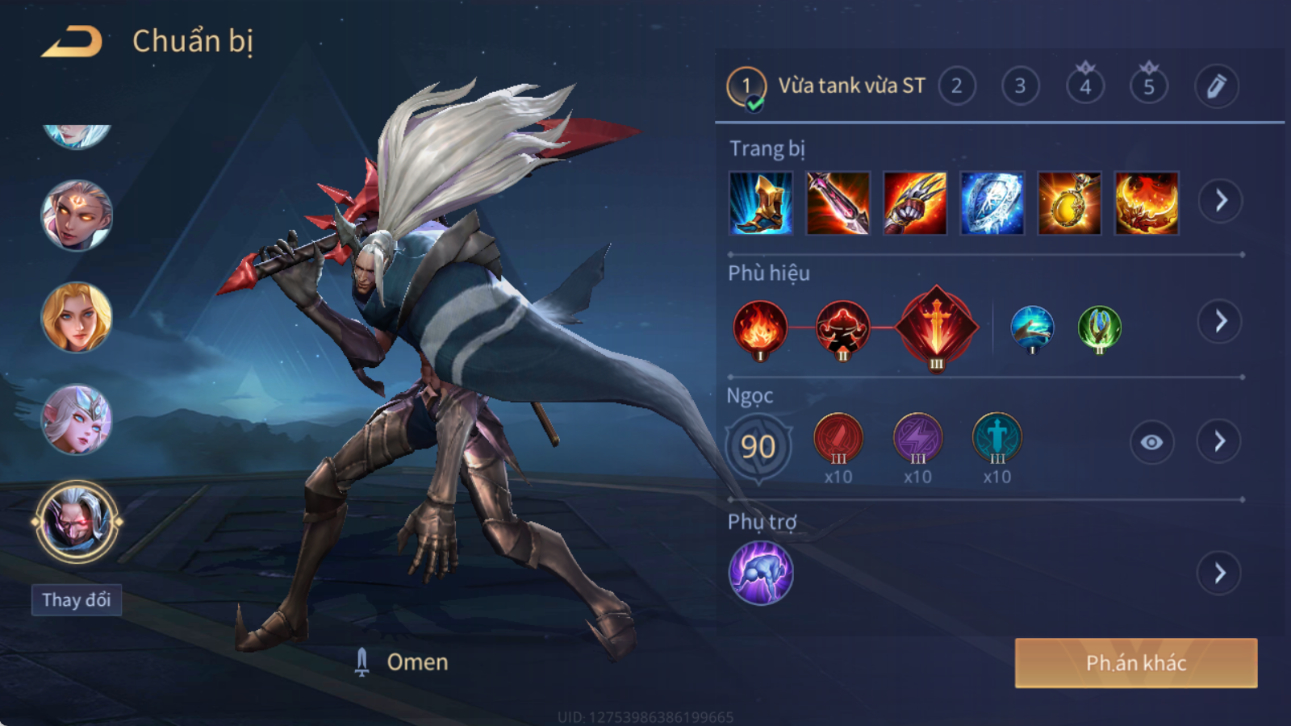This screenshot has height=726, width=1291.
Task: Open support skill options with Phụ trợ arrow
Action: pos(1220,574)
